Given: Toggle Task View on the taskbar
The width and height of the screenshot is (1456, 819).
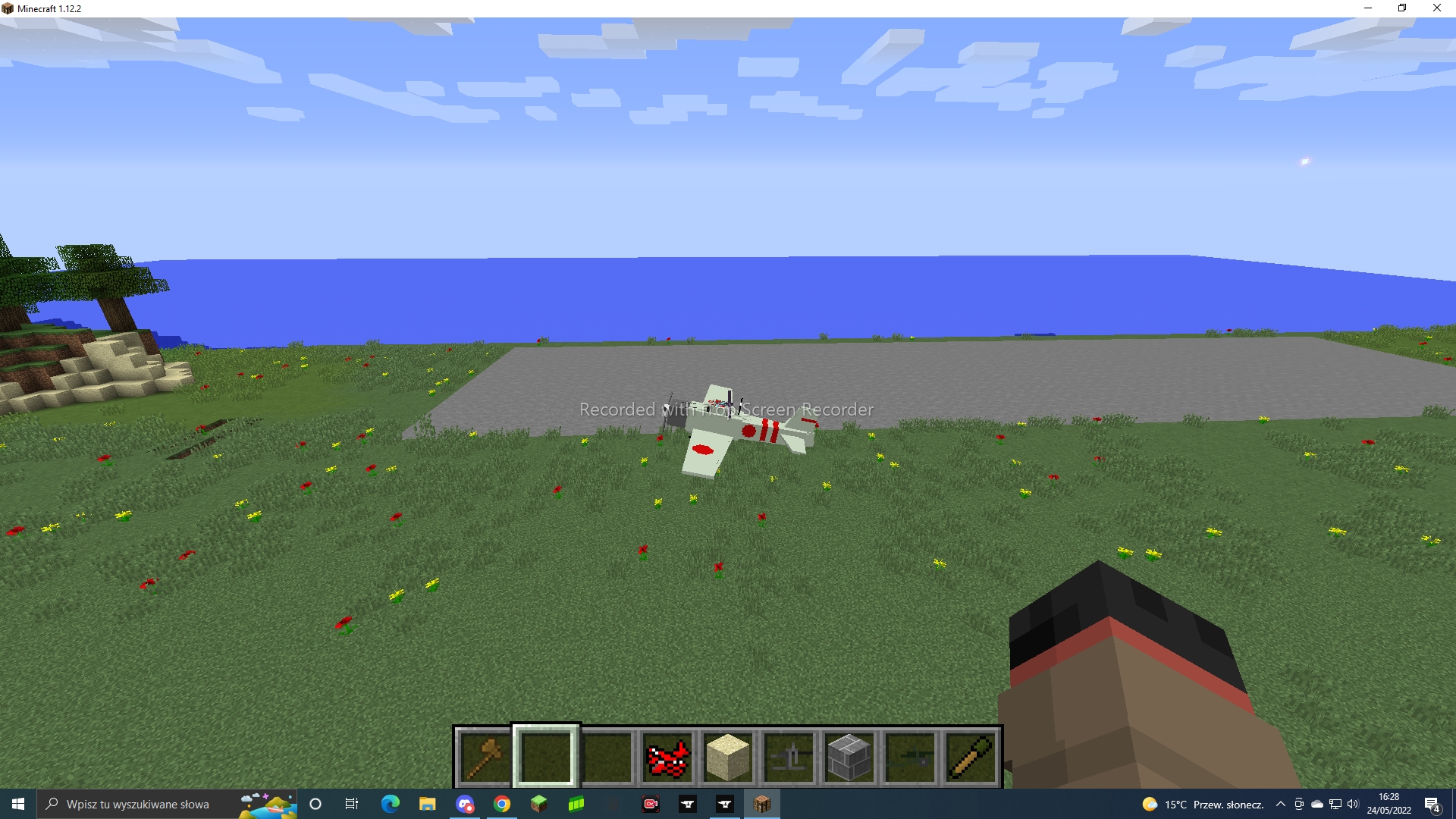Looking at the screenshot, I should point(352,804).
